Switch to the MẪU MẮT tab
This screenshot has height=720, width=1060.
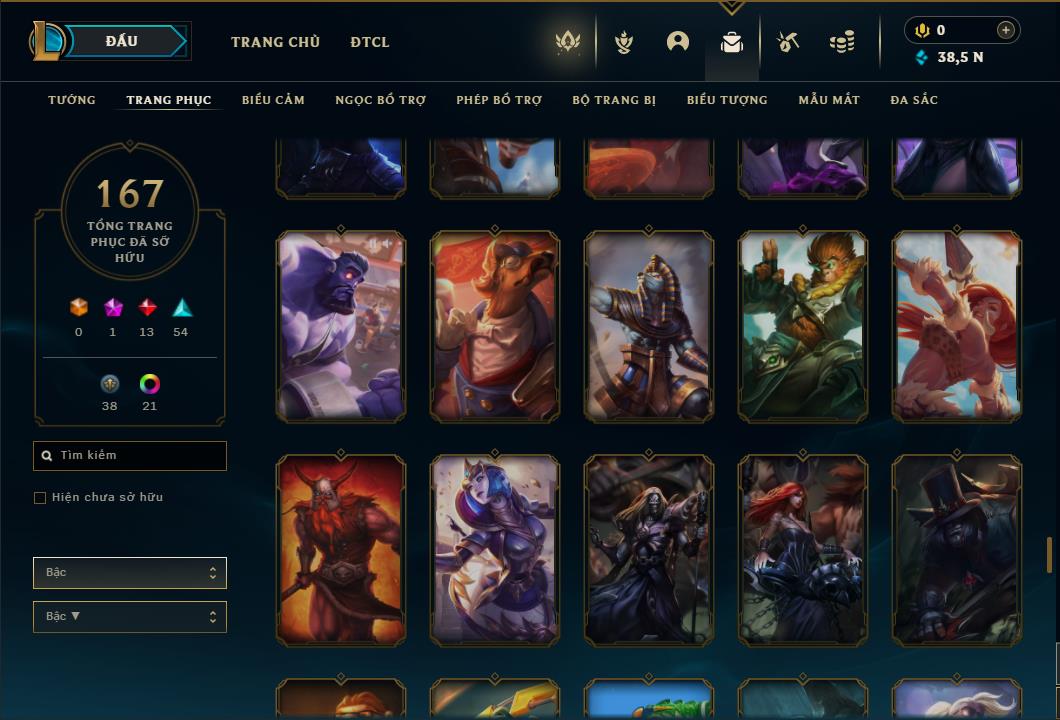pos(829,100)
